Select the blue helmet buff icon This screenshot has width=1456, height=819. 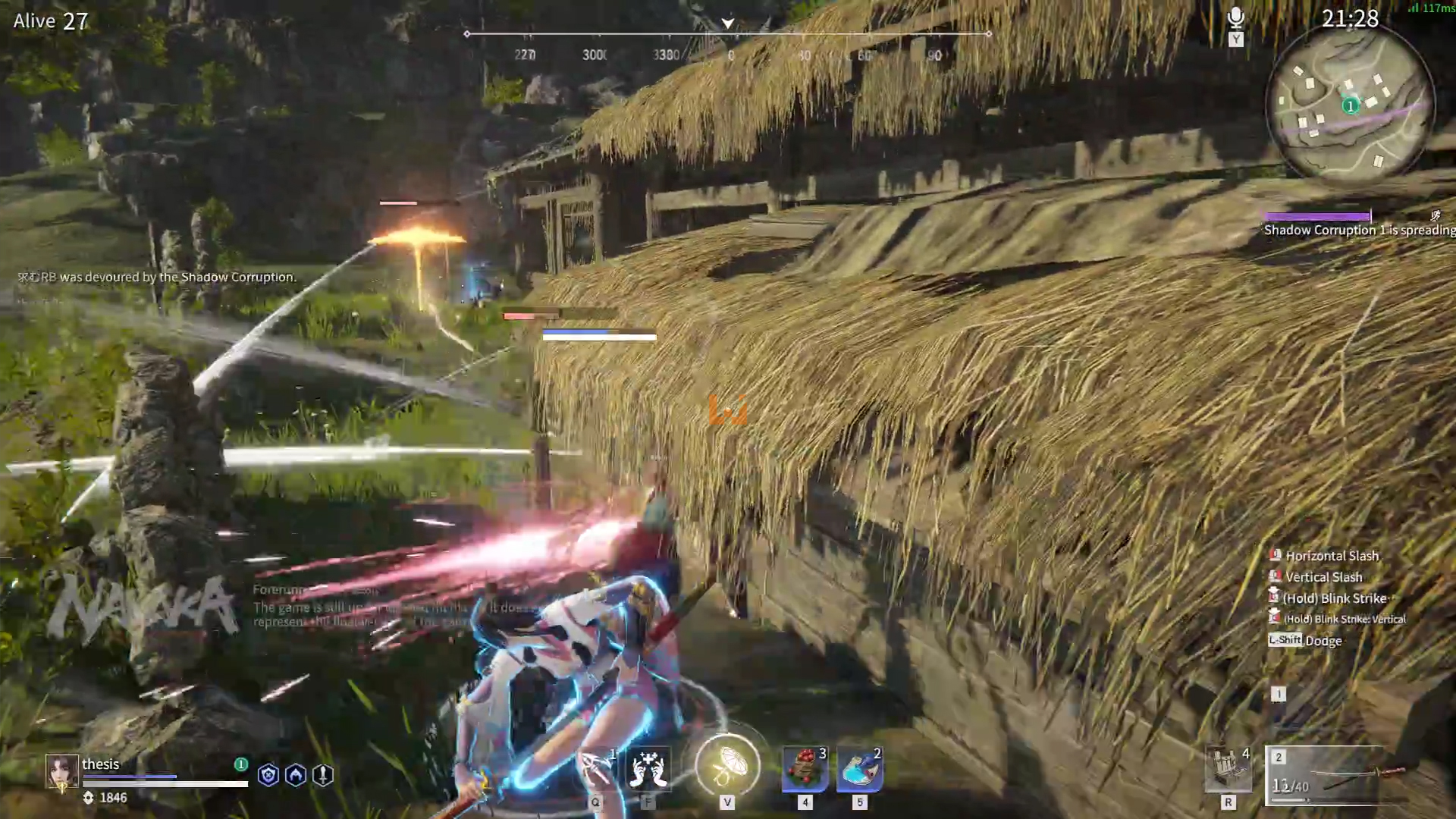[296, 775]
